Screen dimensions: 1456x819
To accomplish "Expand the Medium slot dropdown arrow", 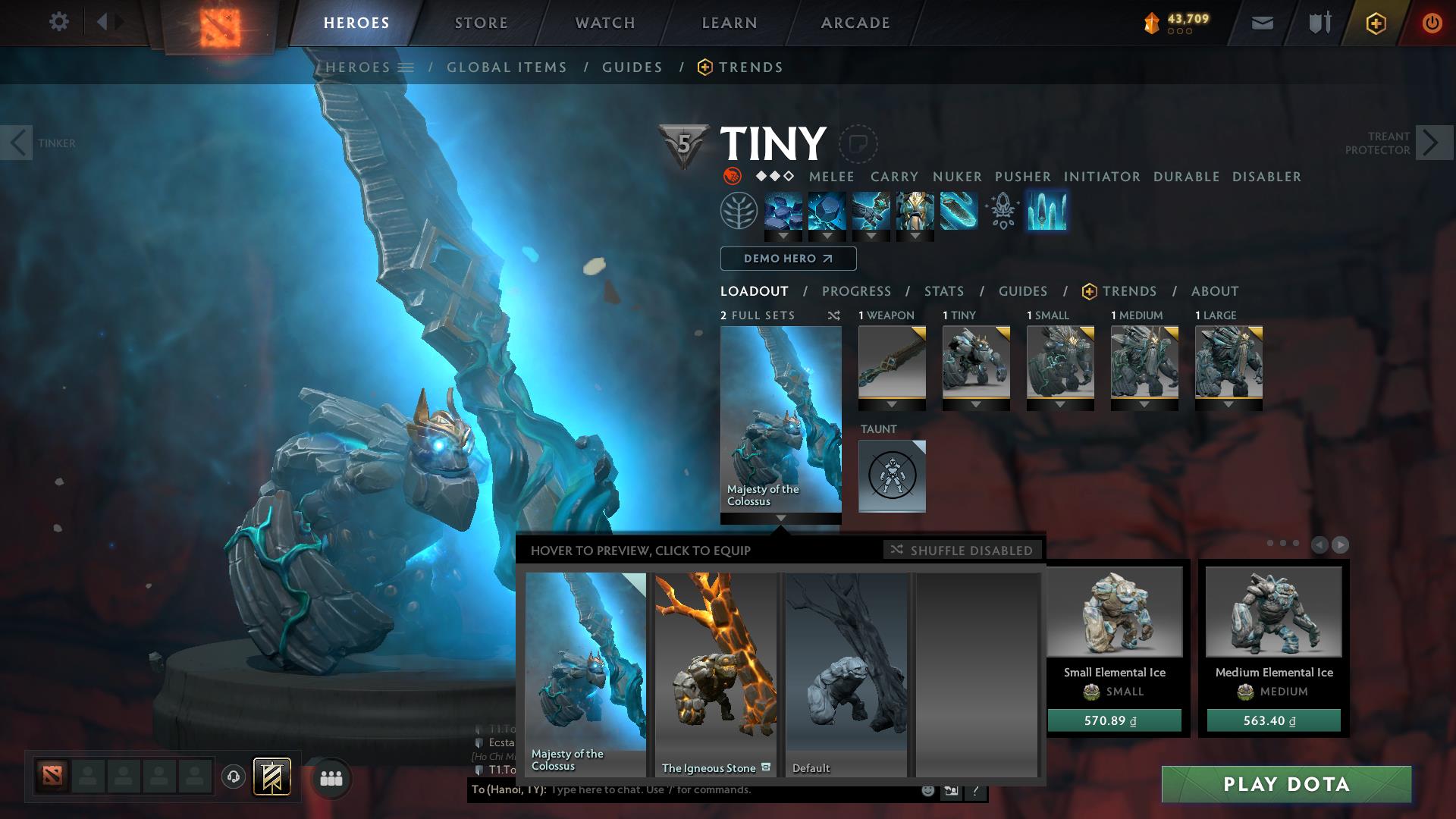I will (x=1144, y=404).
